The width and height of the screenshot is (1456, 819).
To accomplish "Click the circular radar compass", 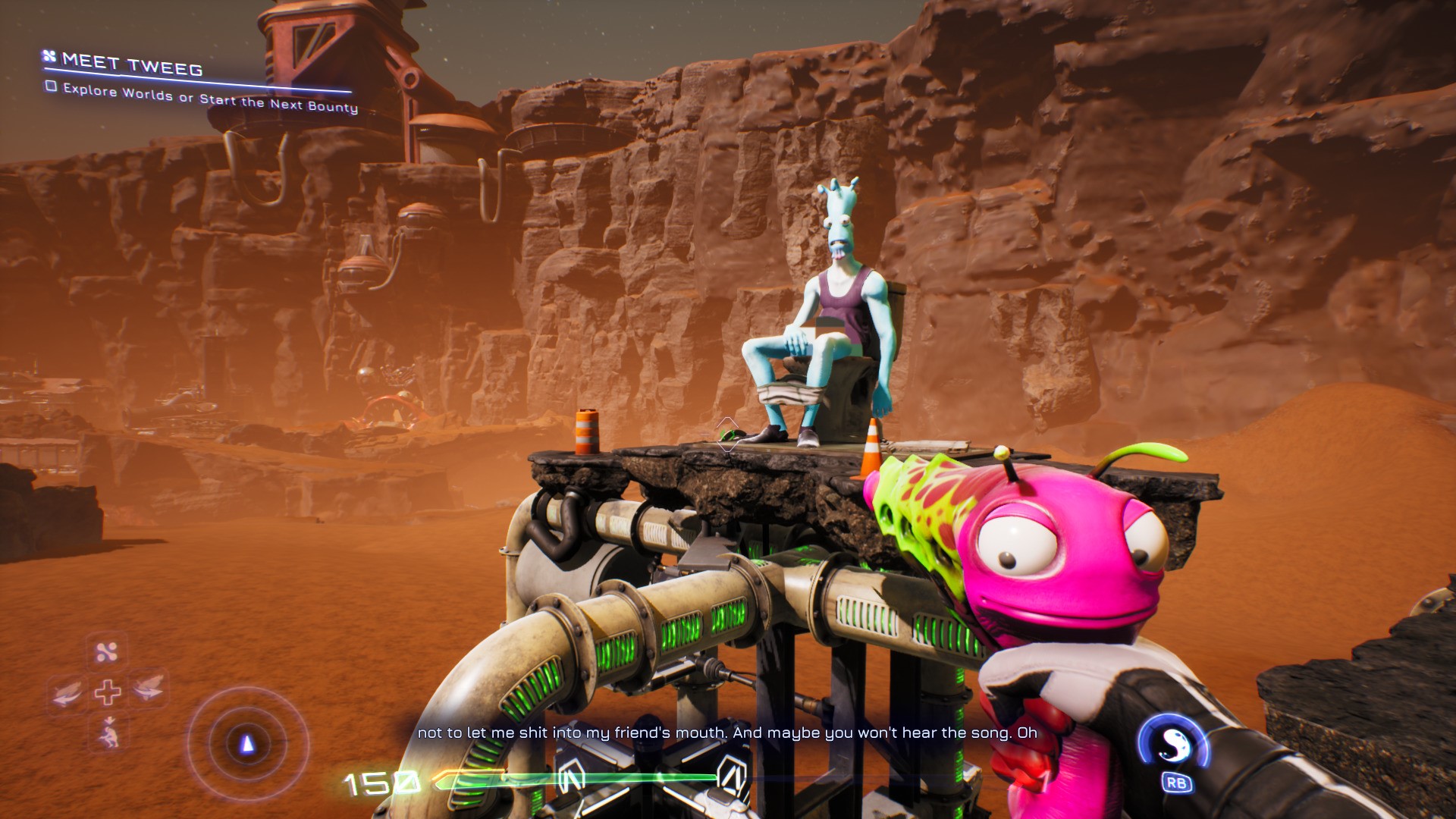I will click(x=246, y=743).
